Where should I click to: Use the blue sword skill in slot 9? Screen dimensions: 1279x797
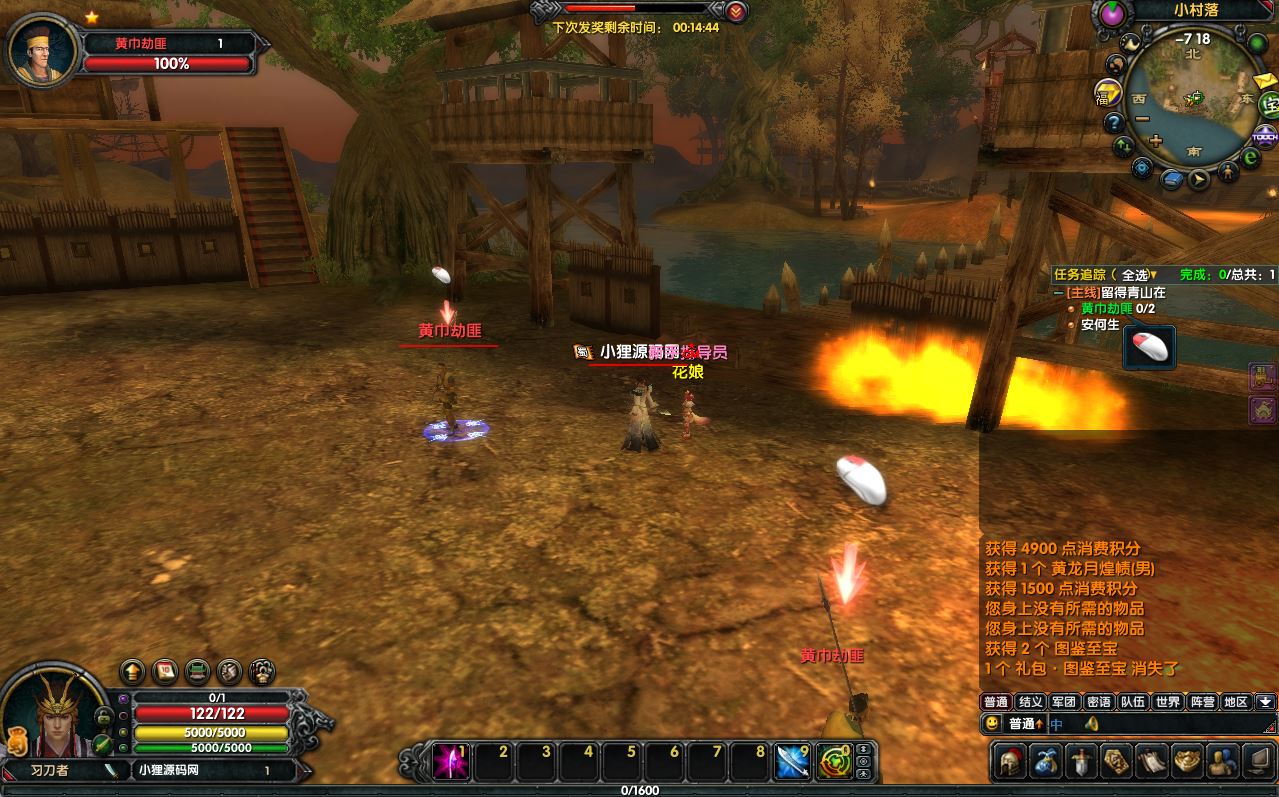coord(793,762)
